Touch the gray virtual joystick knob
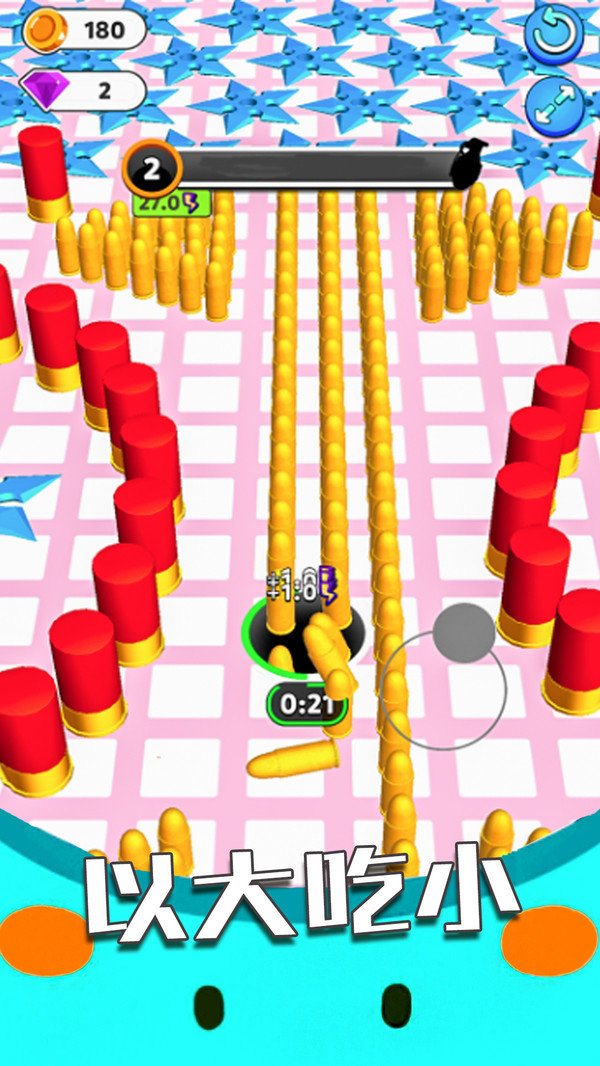The image size is (600, 1066). pyautogui.click(x=464, y=632)
